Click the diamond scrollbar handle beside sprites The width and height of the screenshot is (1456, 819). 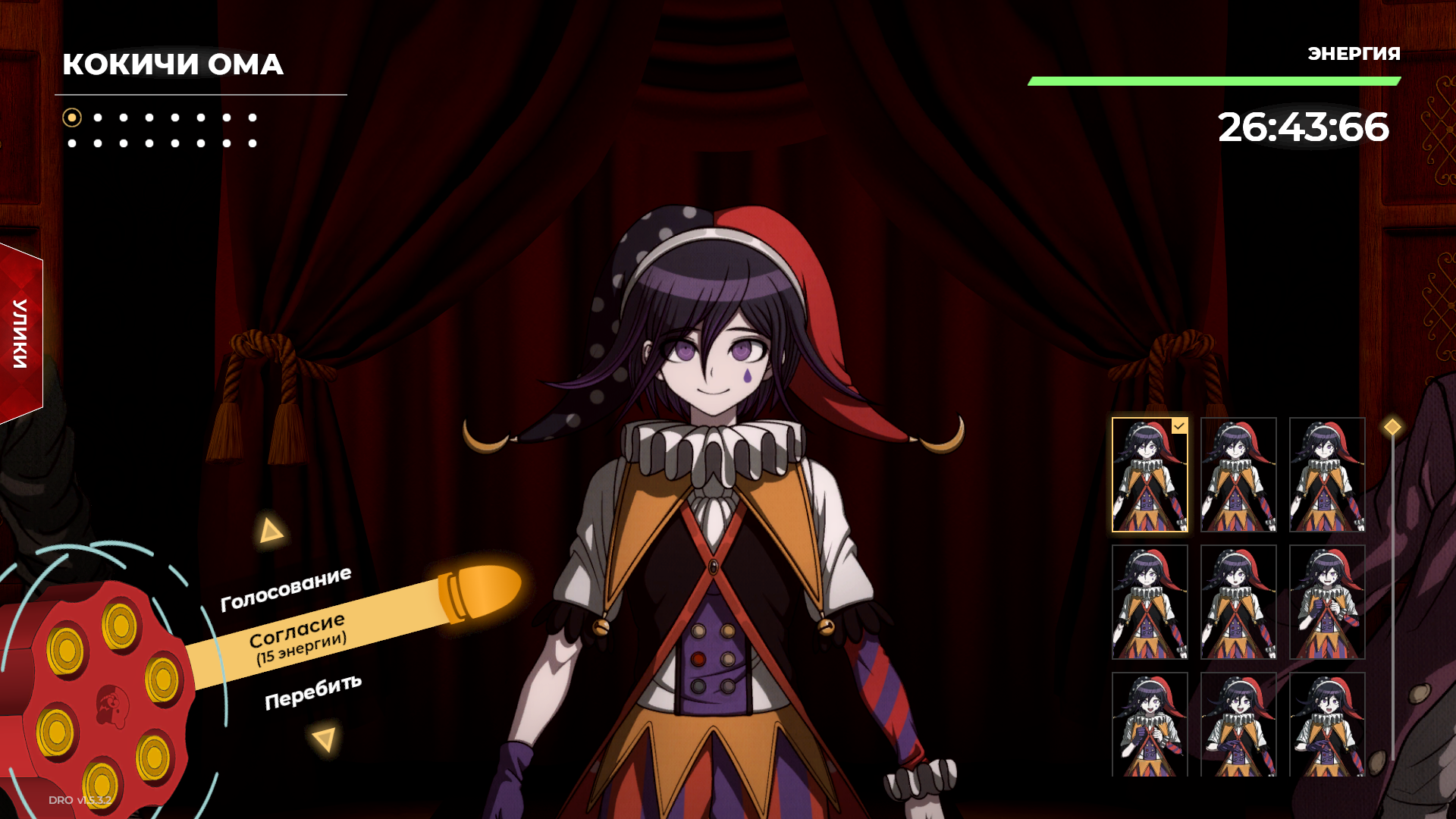1392,427
